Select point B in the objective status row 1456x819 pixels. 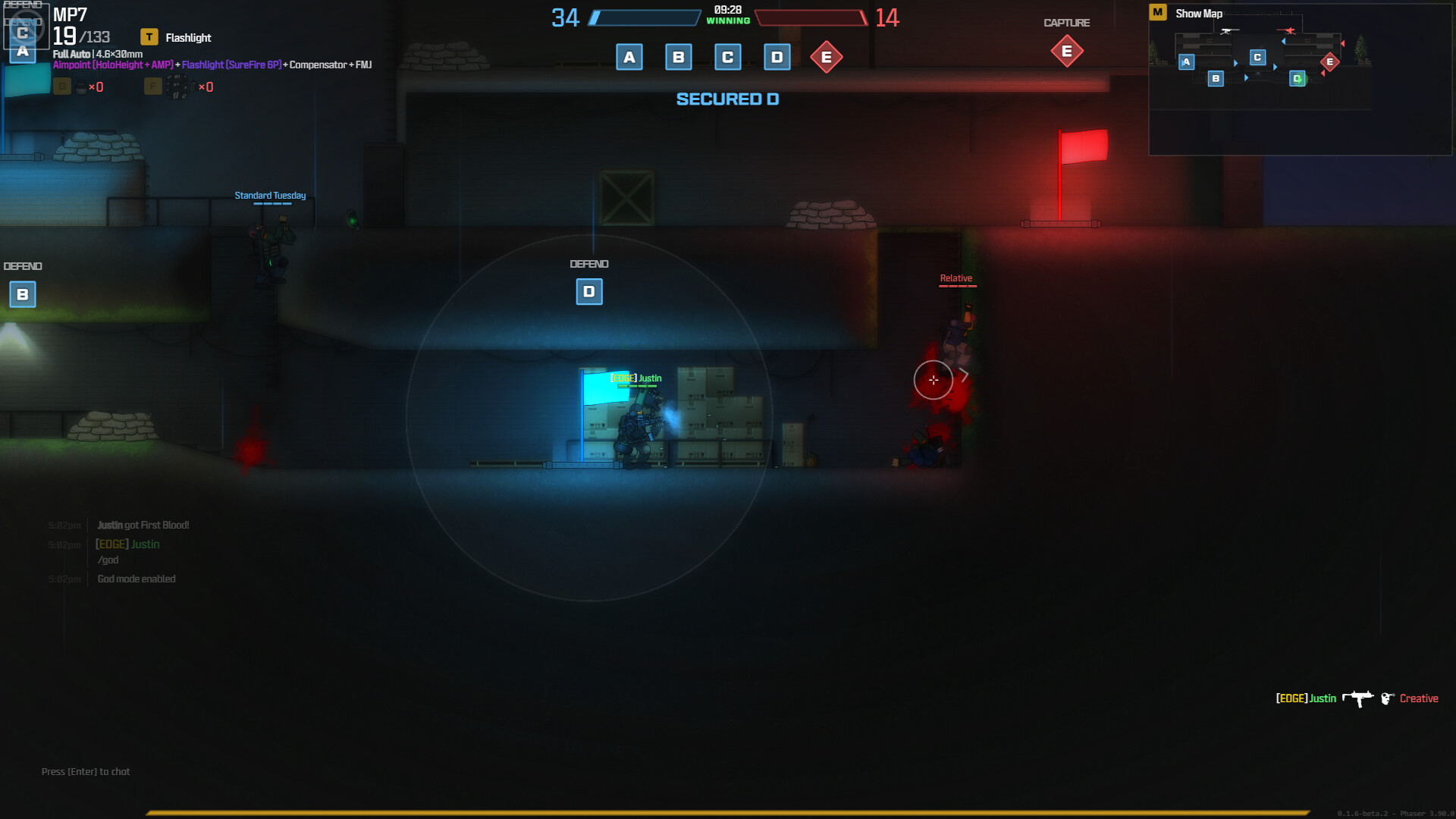678,57
